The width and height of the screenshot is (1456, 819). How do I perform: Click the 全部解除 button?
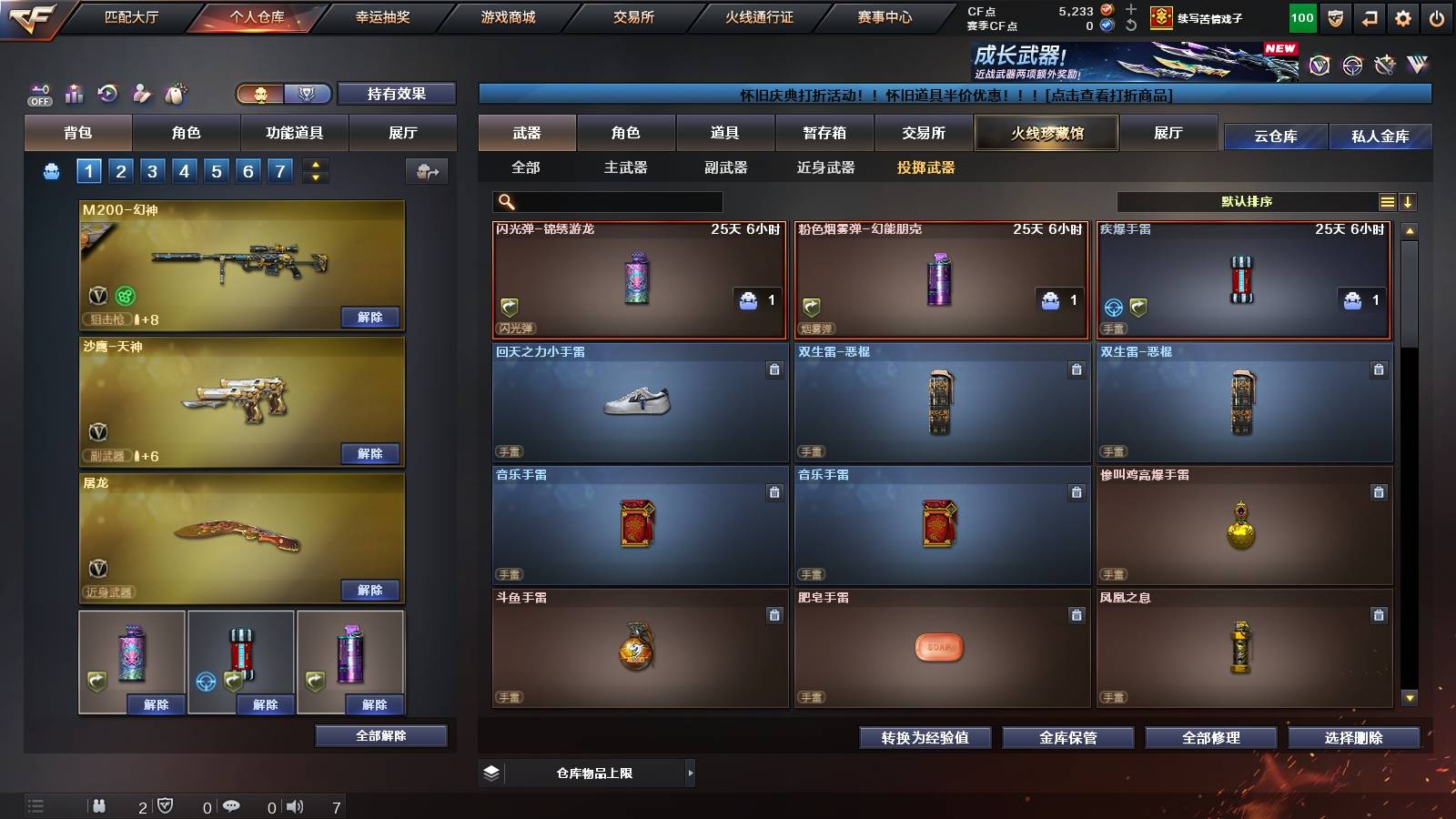(379, 735)
